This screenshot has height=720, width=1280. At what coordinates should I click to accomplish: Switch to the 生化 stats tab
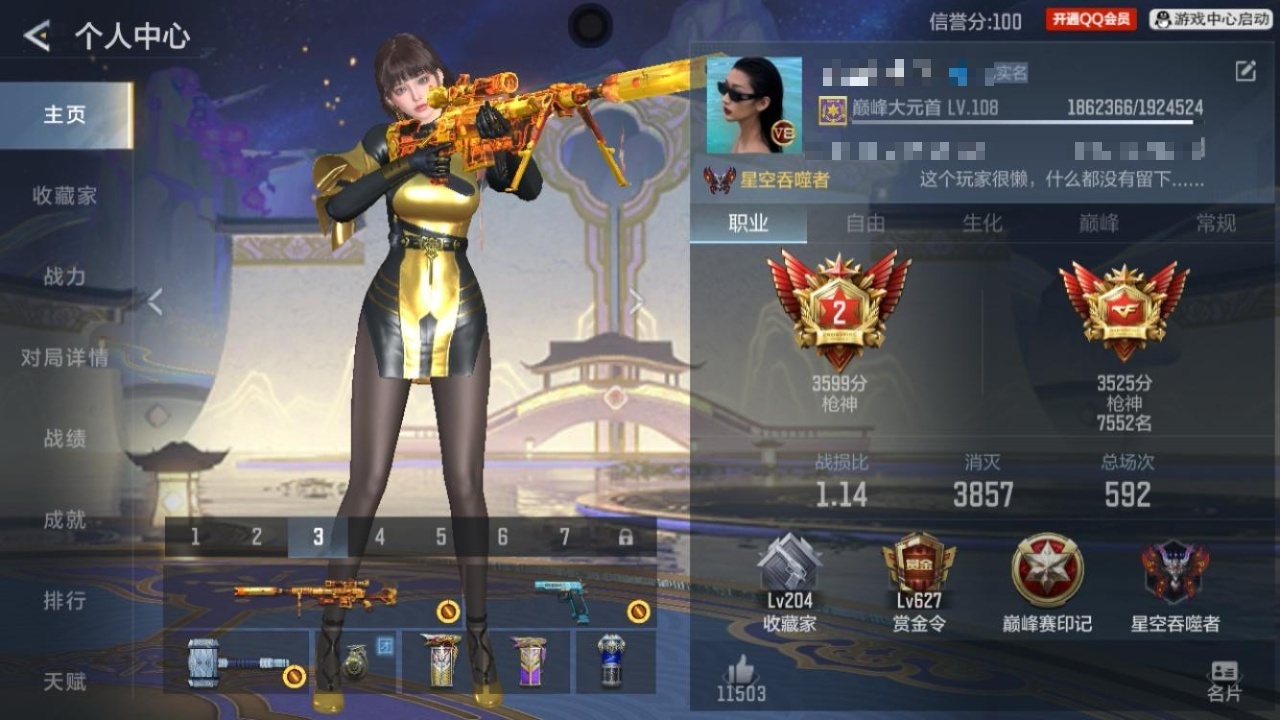tap(982, 223)
